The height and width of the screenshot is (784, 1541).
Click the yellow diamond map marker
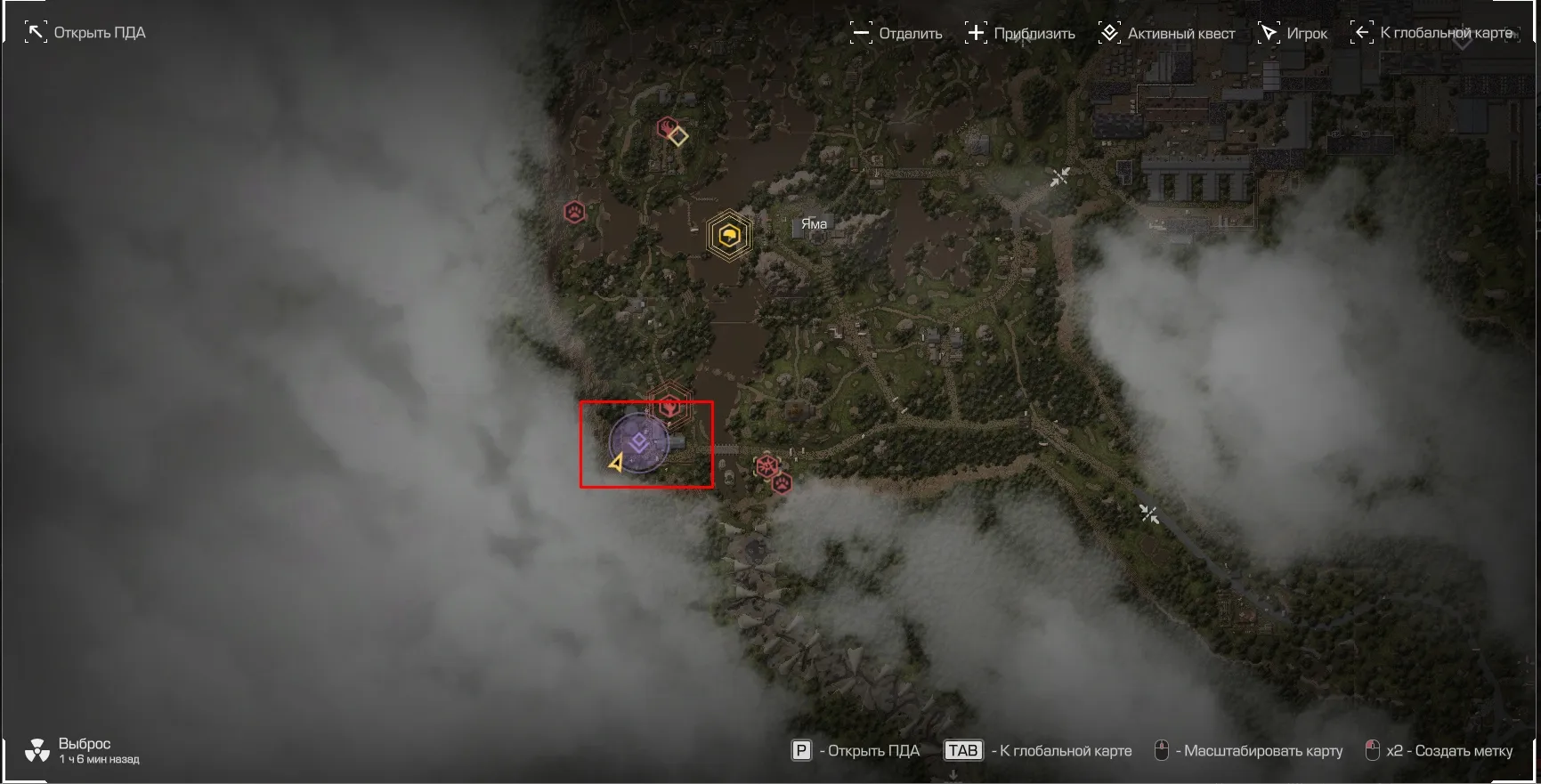678,136
